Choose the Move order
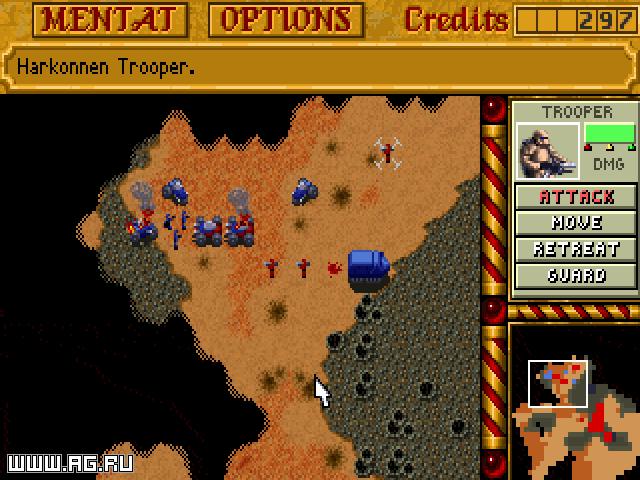 pos(576,223)
